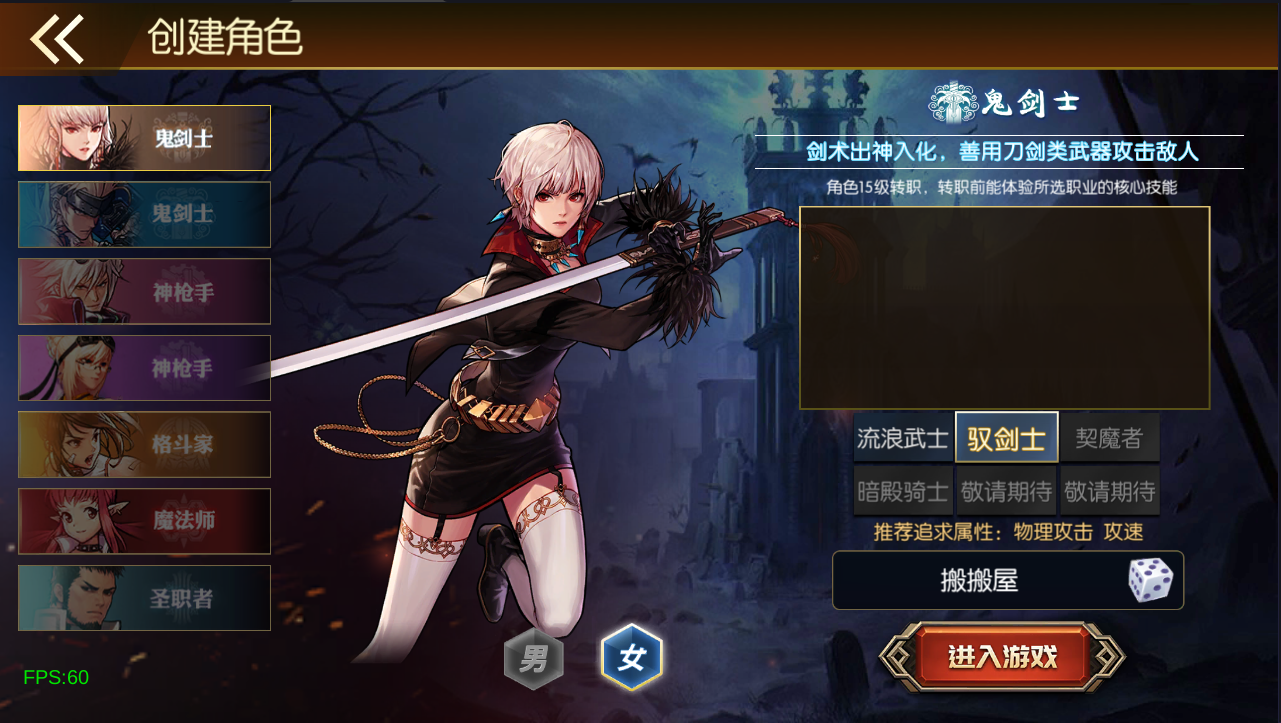
Task: Select the 流浪武士 subclass
Action: 900,437
